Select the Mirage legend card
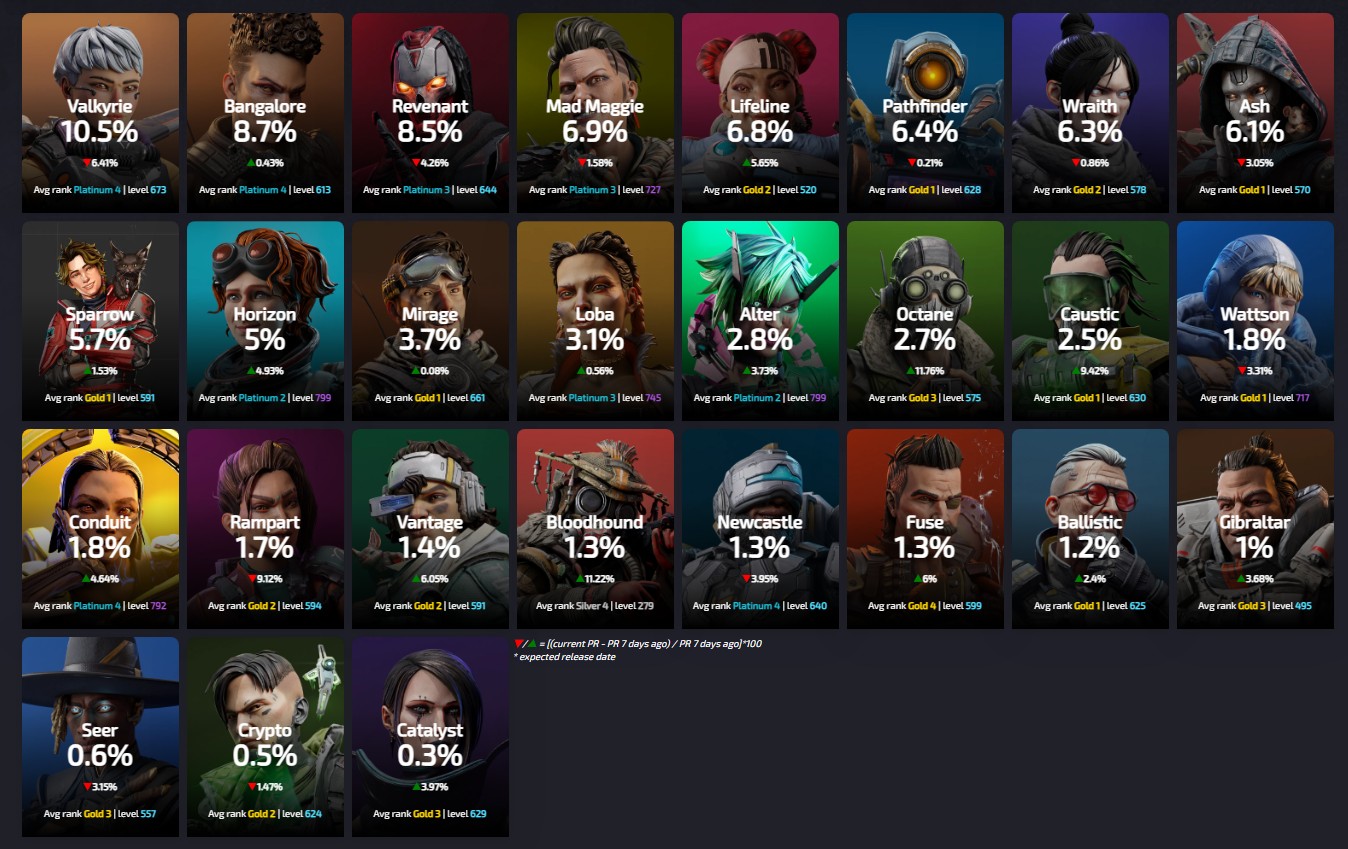This screenshot has width=1348, height=849. [430, 321]
